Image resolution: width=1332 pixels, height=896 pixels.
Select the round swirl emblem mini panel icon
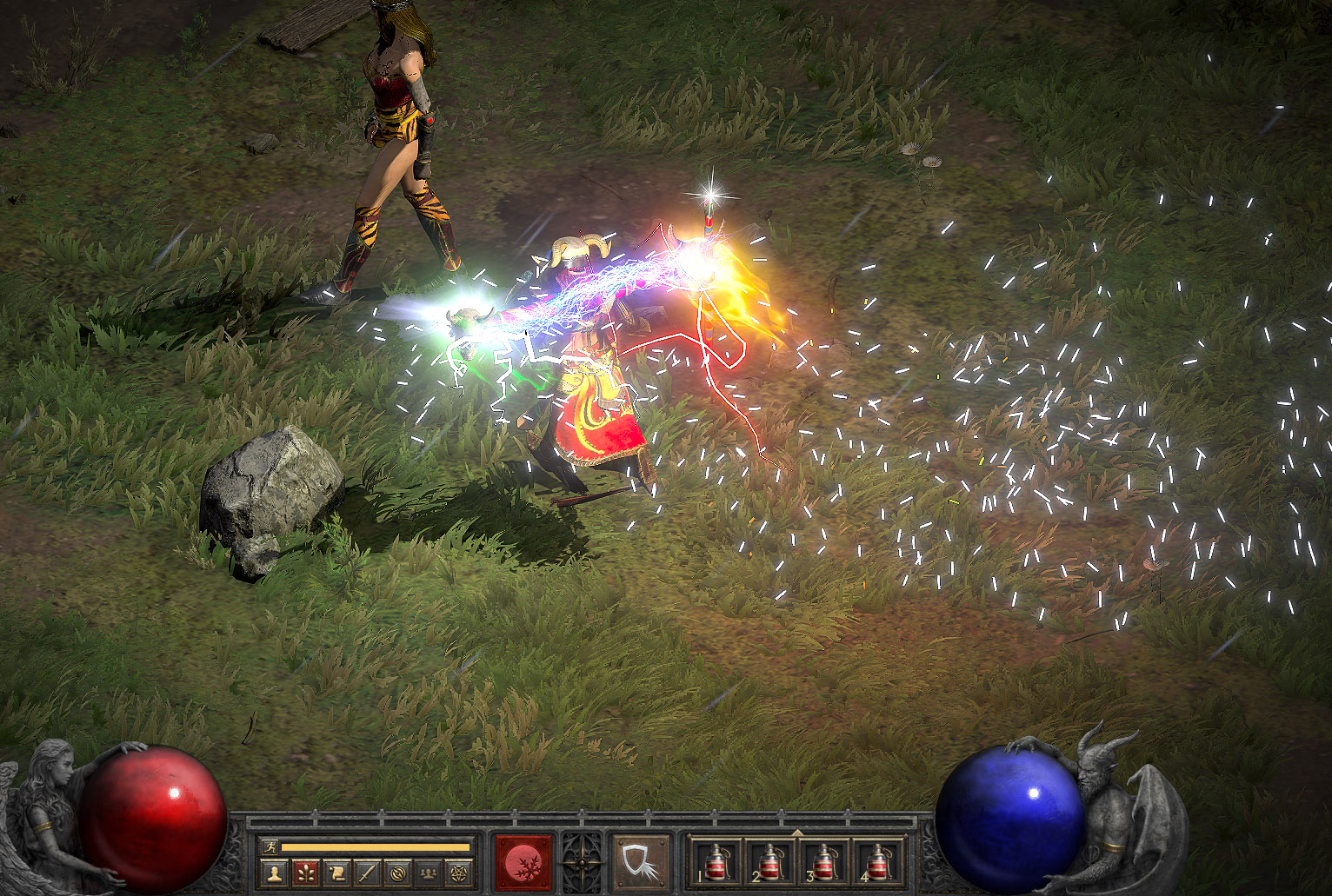tap(396, 872)
